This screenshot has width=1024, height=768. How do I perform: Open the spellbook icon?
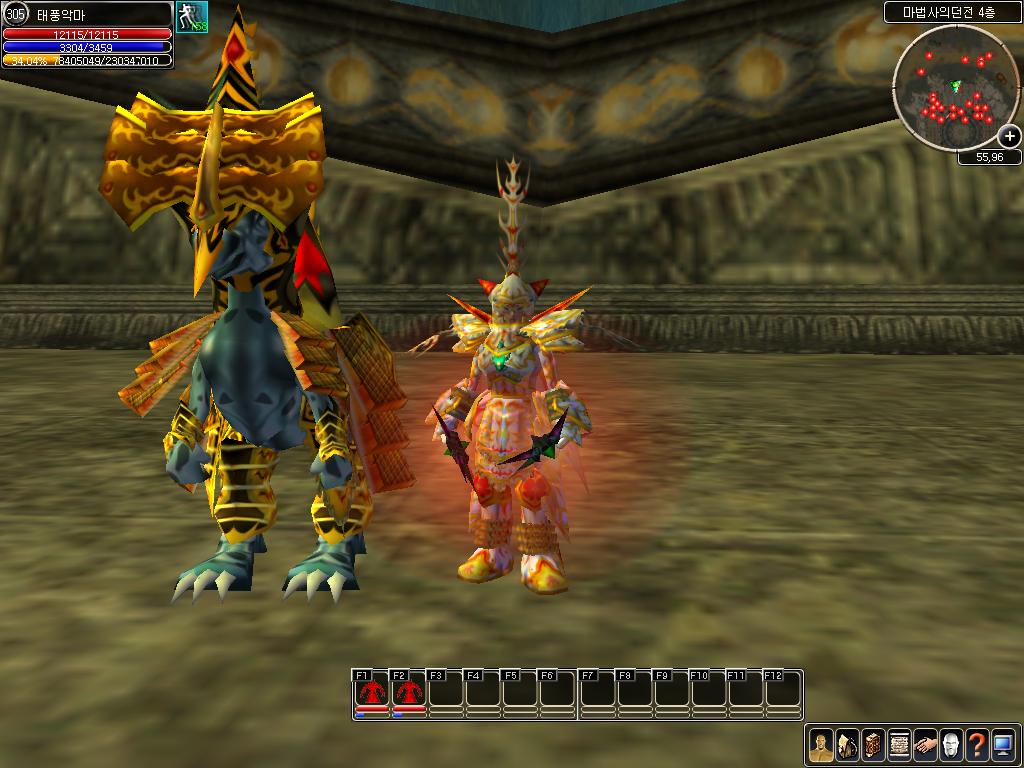tap(873, 745)
